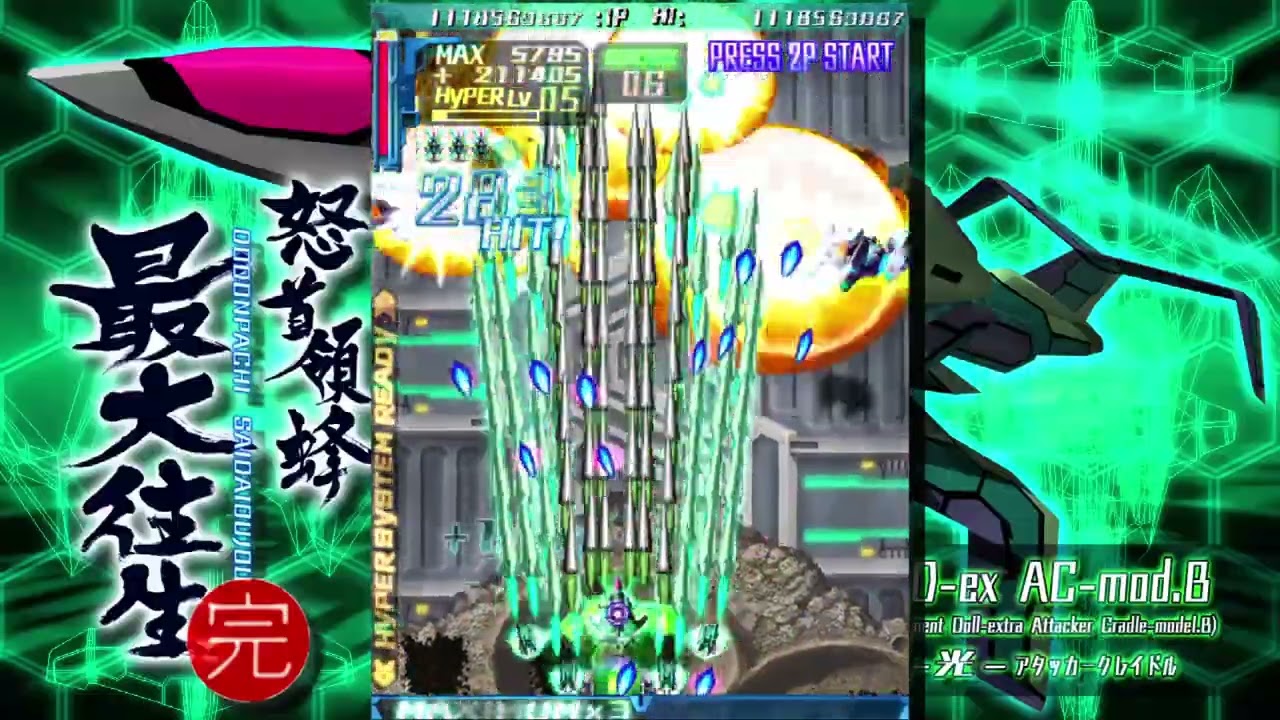Viewport: 1280px width, 720px height.
Task: Click the middle bomb stock icon
Action: click(458, 145)
